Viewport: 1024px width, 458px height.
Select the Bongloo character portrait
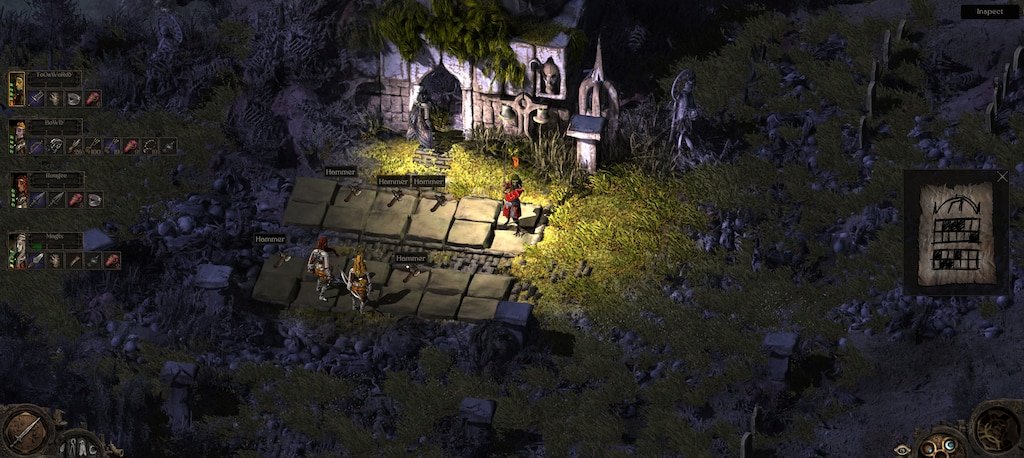coord(18,189)
